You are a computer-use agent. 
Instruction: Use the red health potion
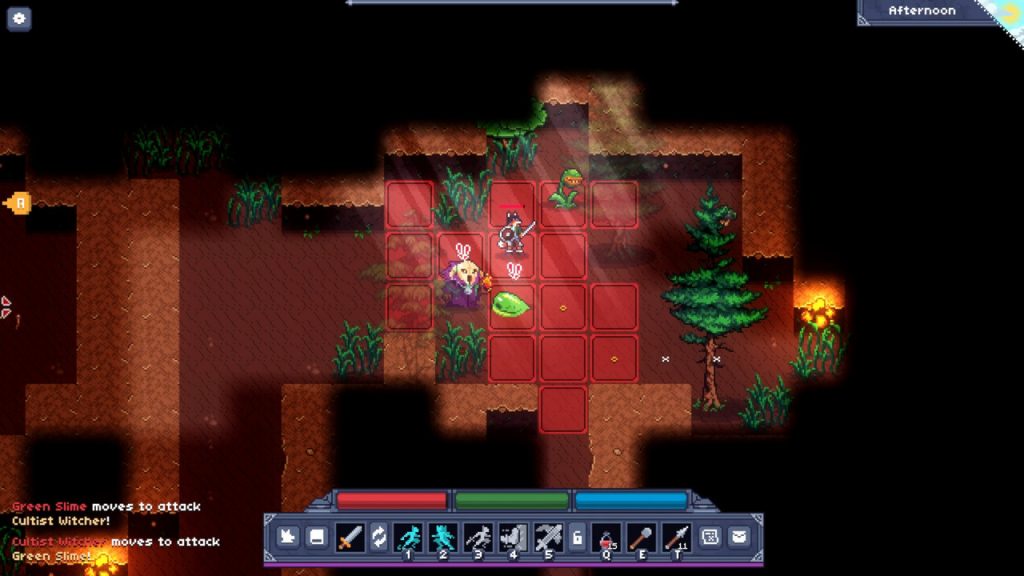pyautogui.click(x=607, y=537)
